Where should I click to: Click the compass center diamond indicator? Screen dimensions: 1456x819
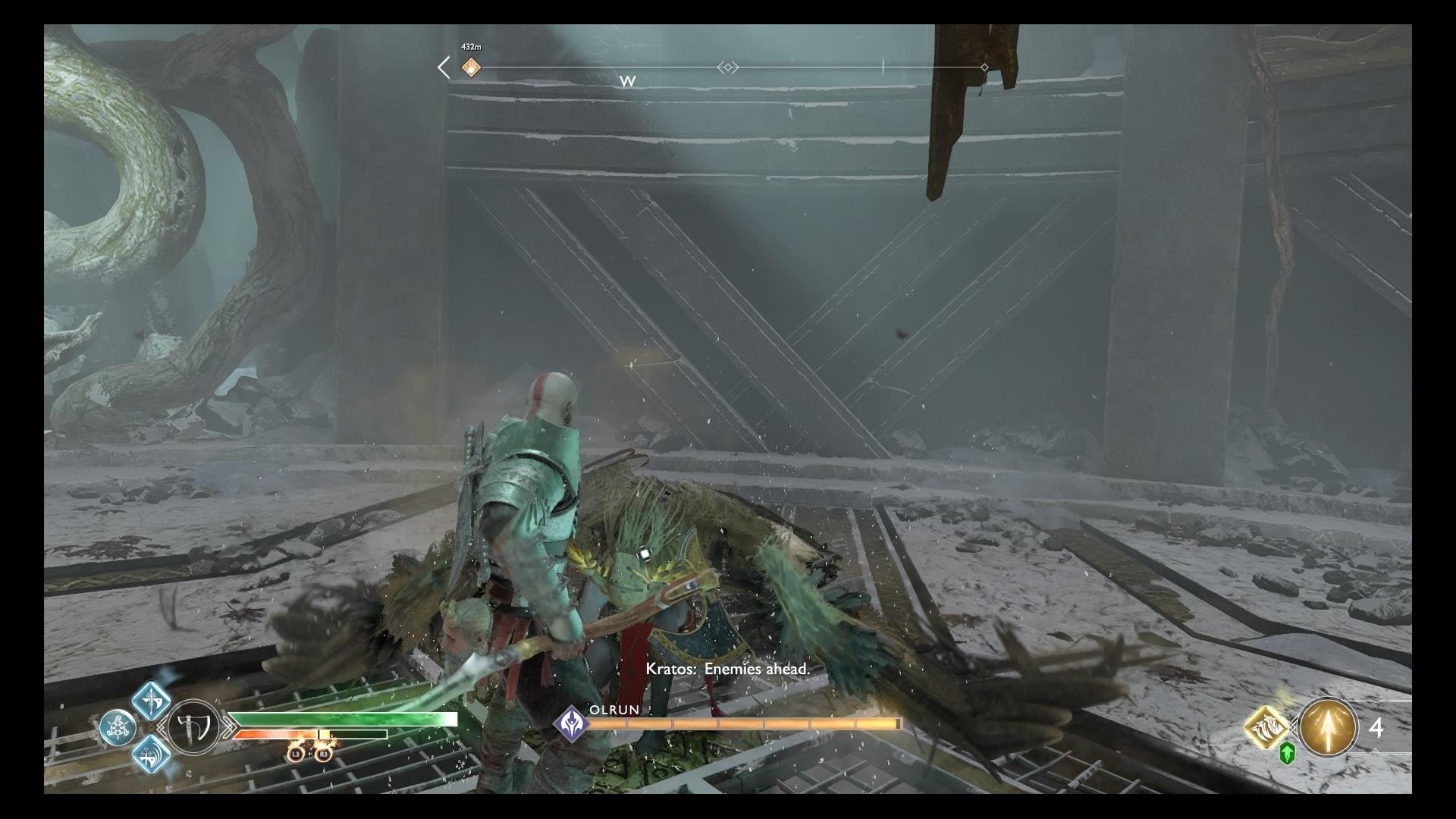pyautogui.click(x=727, y=67)
